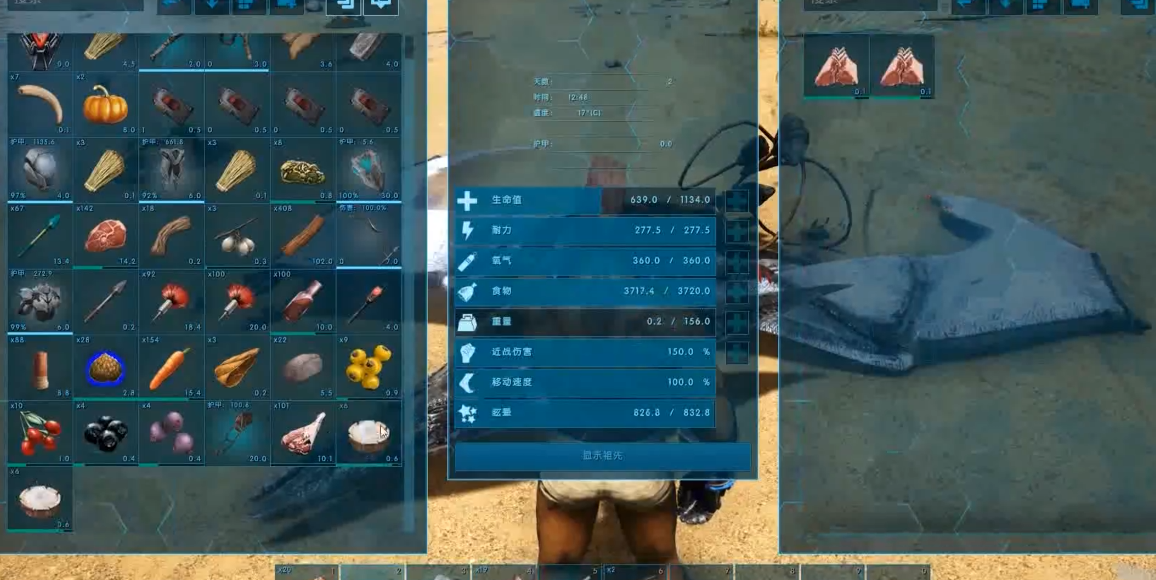Pick the raw meat stack x142
1156x580 pixels.
pos(105,235)
